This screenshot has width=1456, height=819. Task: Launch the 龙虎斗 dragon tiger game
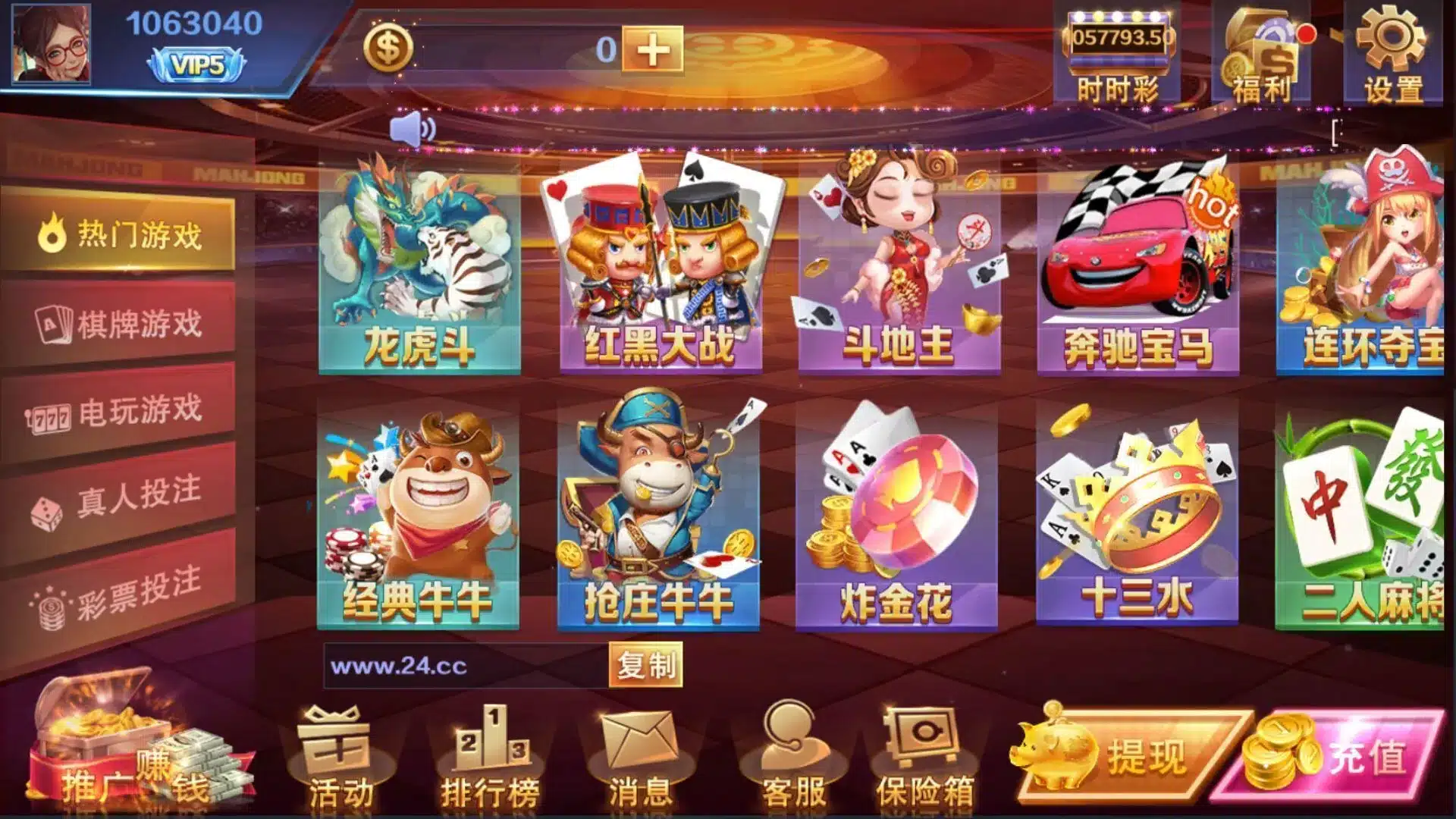[x=419, y=265]
